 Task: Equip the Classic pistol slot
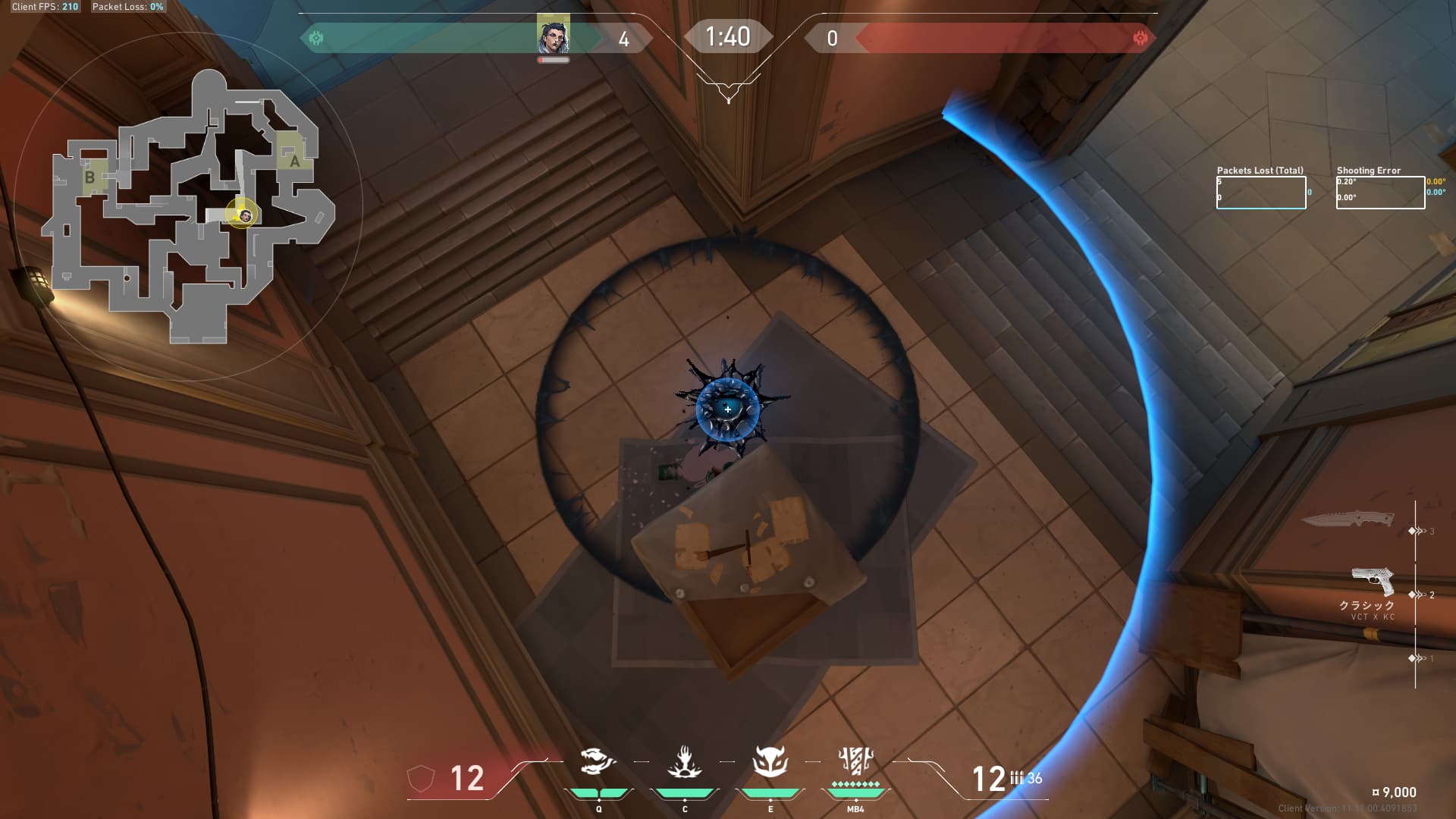tap(1373, 582)
